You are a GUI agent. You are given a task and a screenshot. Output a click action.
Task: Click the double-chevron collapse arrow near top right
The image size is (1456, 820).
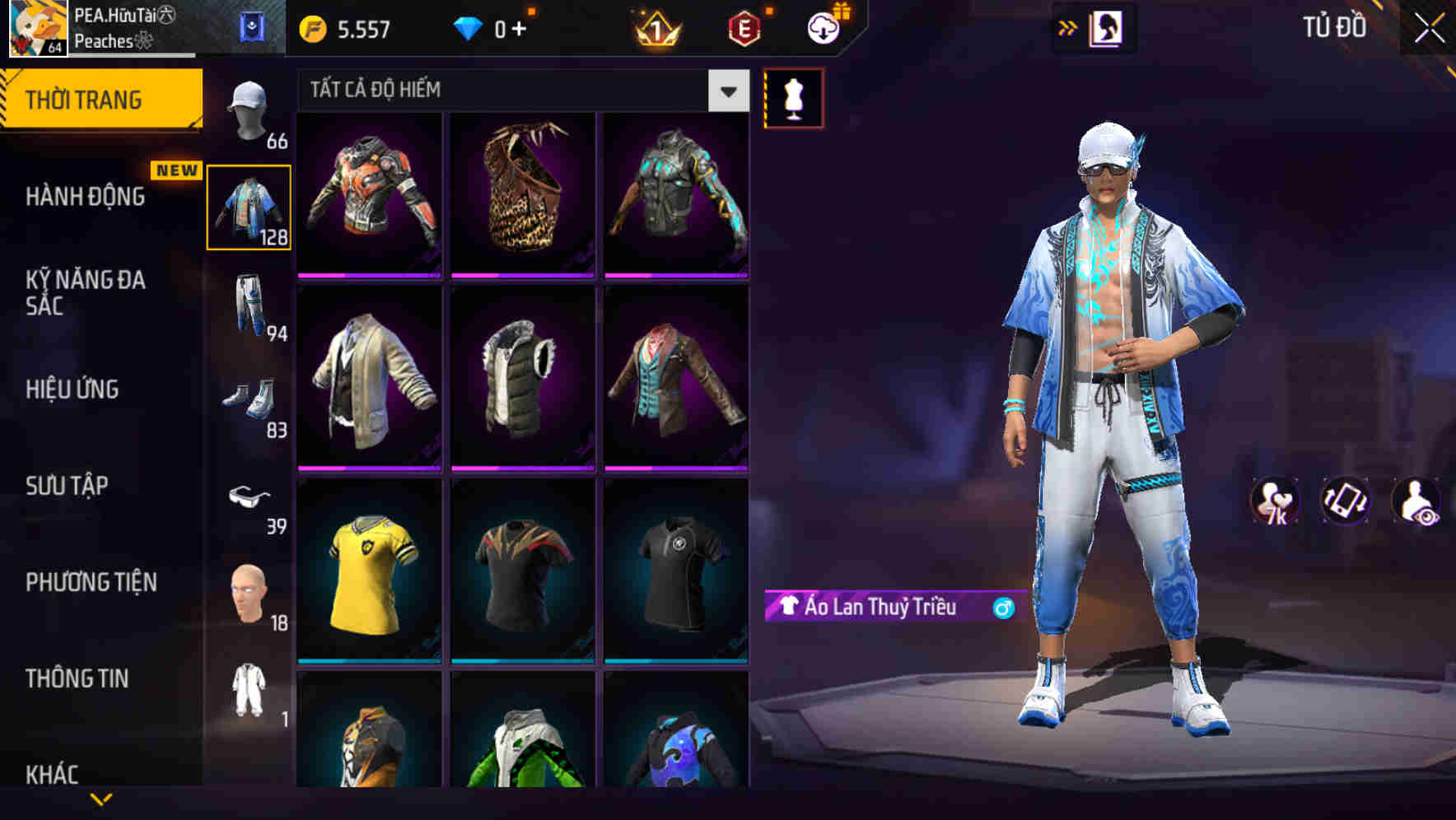1067,26
